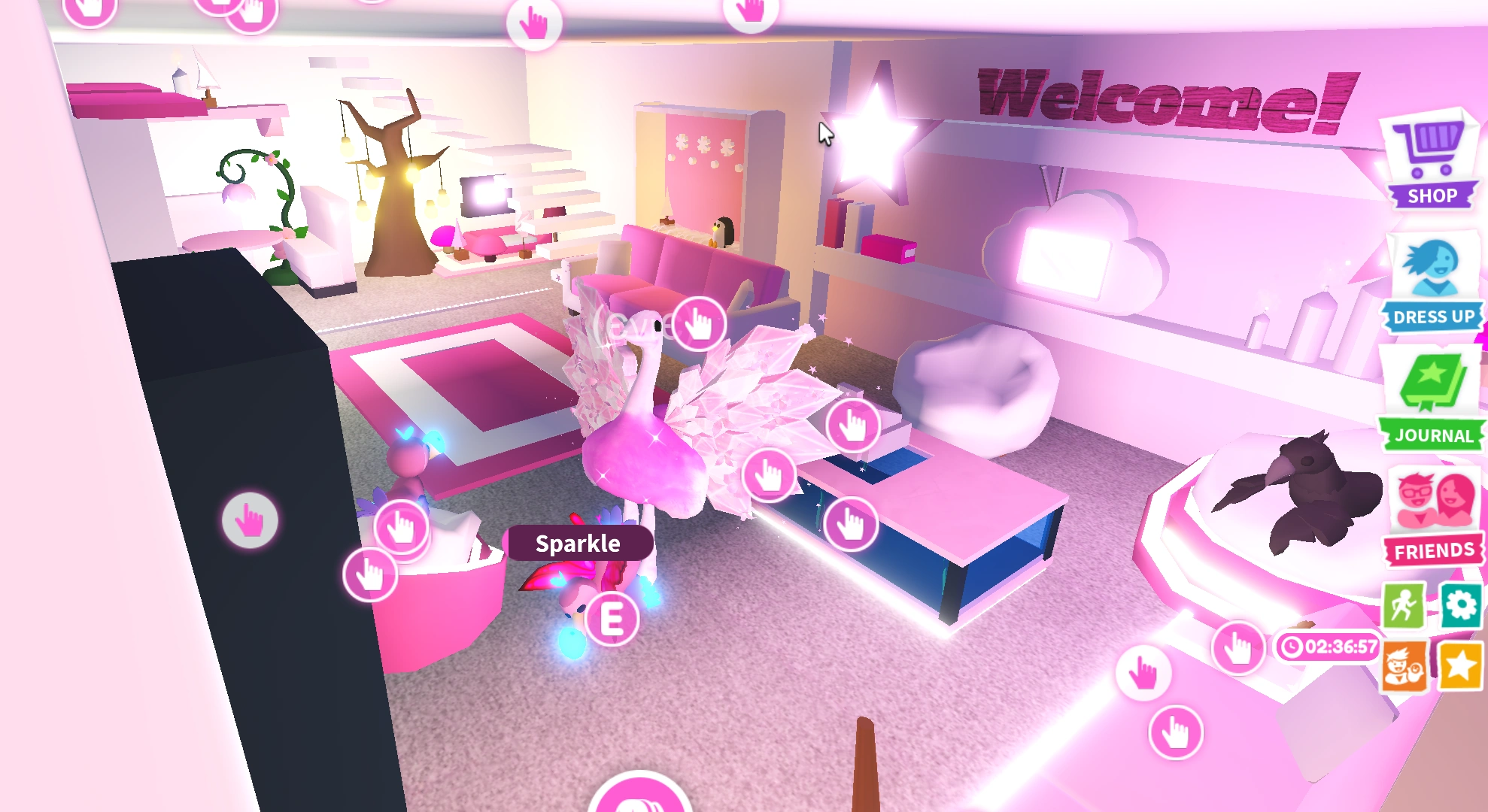The image size is (1488, 812).
Task: Open Settings with the teal gear icon
Action: (1460, 605)
